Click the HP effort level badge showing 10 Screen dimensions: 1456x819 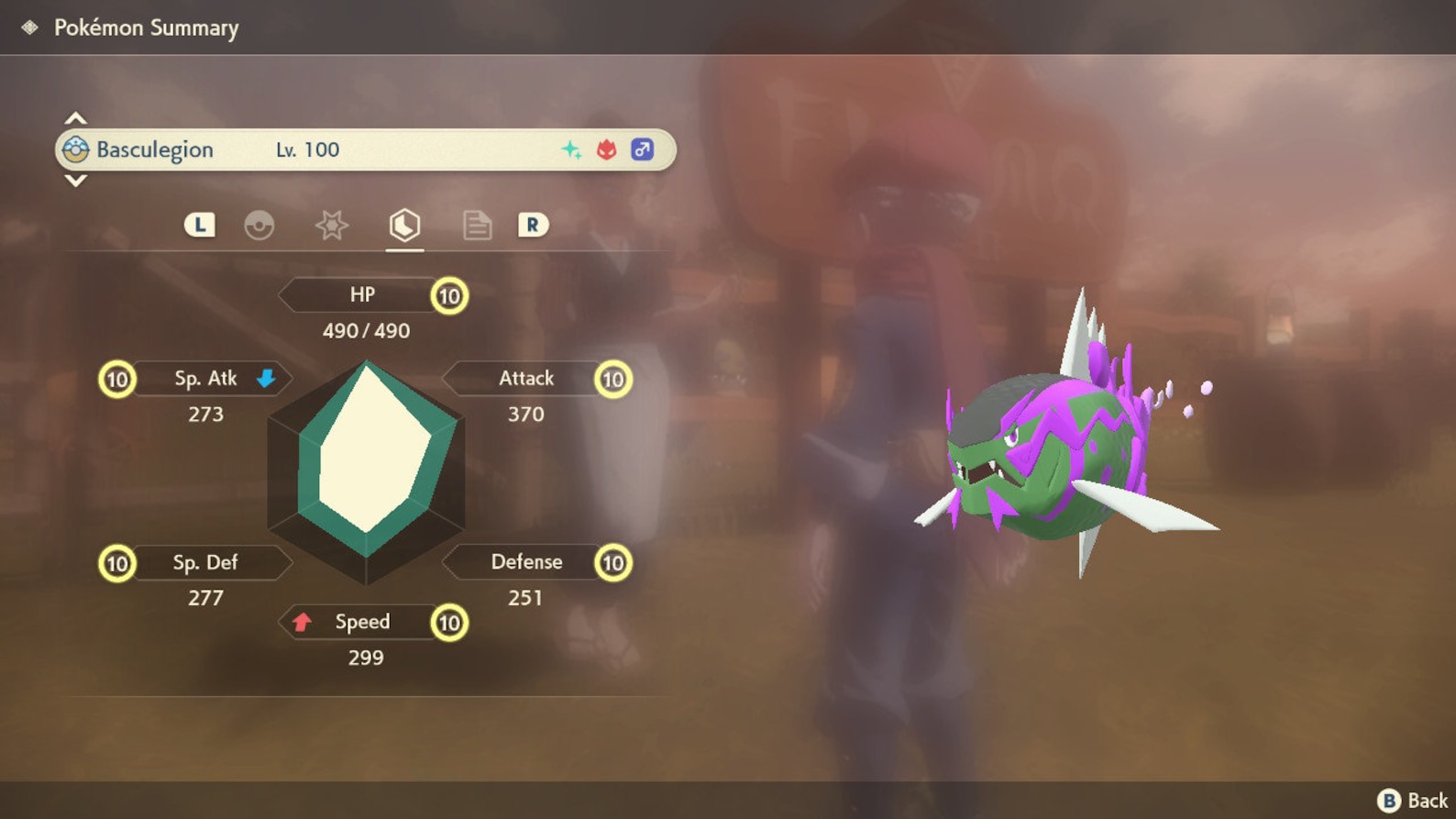tap(448, 295)
